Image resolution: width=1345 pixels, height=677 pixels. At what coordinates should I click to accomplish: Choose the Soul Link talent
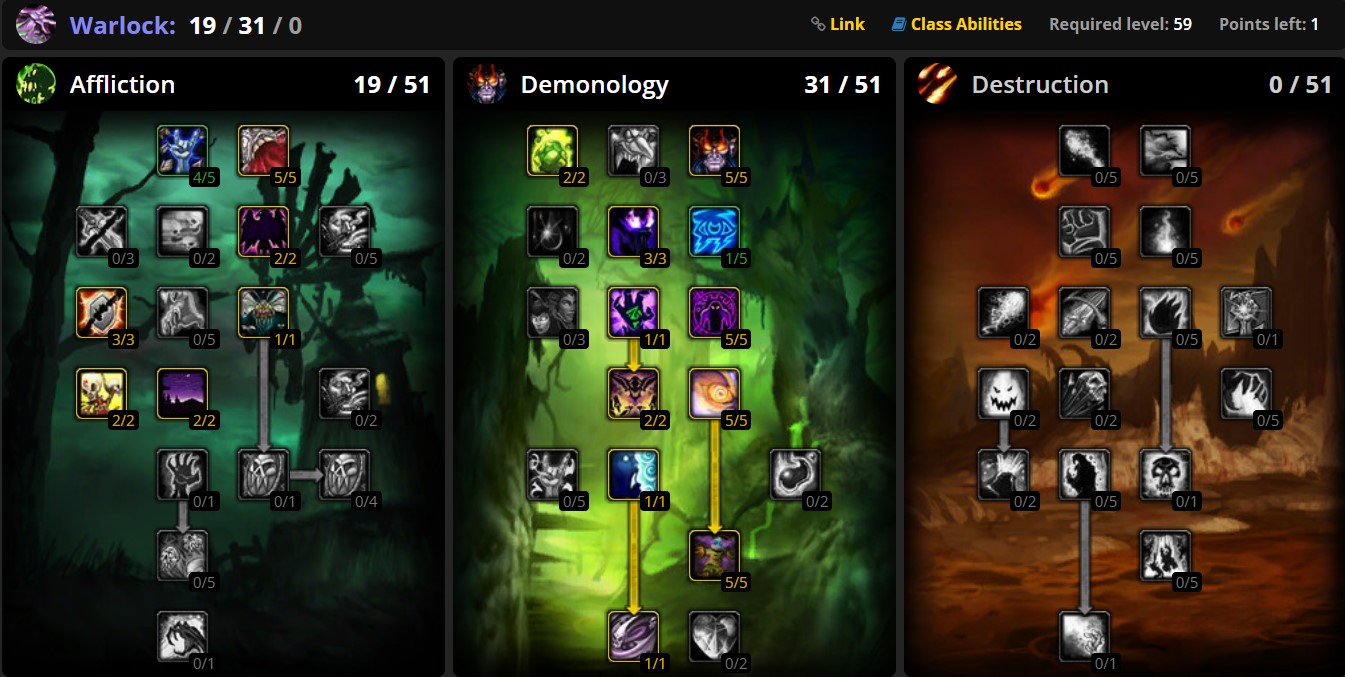click(x=633, y=636)
